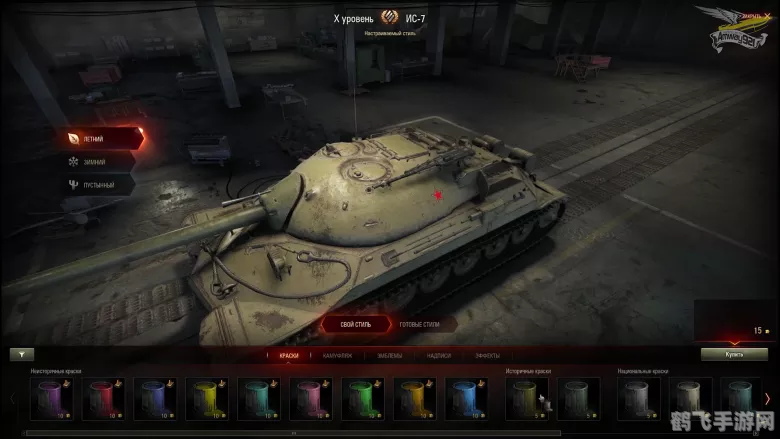Open the Эффекты effects tab
780x439 pixels.
tap(488, 355)
